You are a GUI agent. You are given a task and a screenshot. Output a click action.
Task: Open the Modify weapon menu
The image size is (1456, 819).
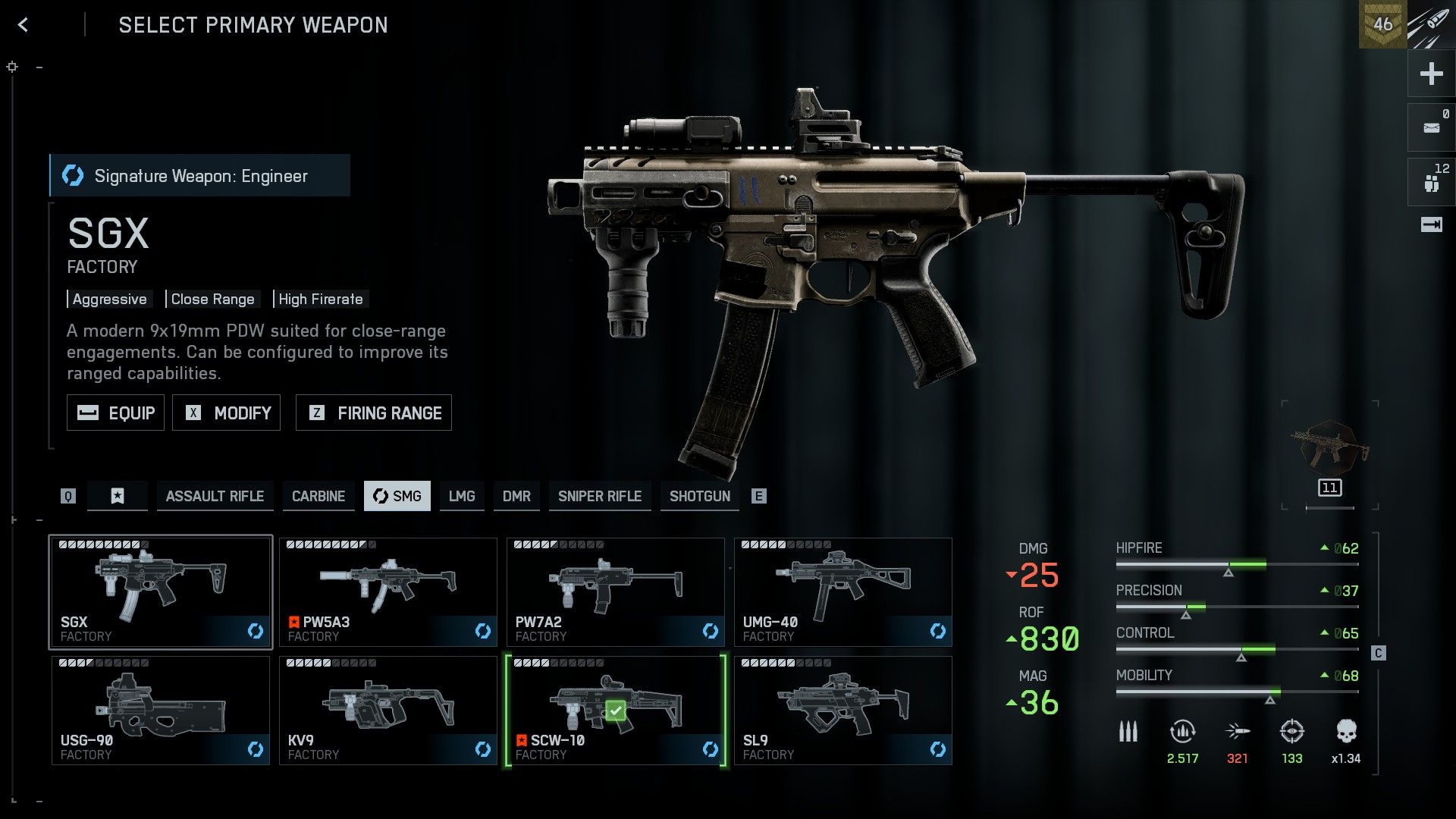click(226, 413)
